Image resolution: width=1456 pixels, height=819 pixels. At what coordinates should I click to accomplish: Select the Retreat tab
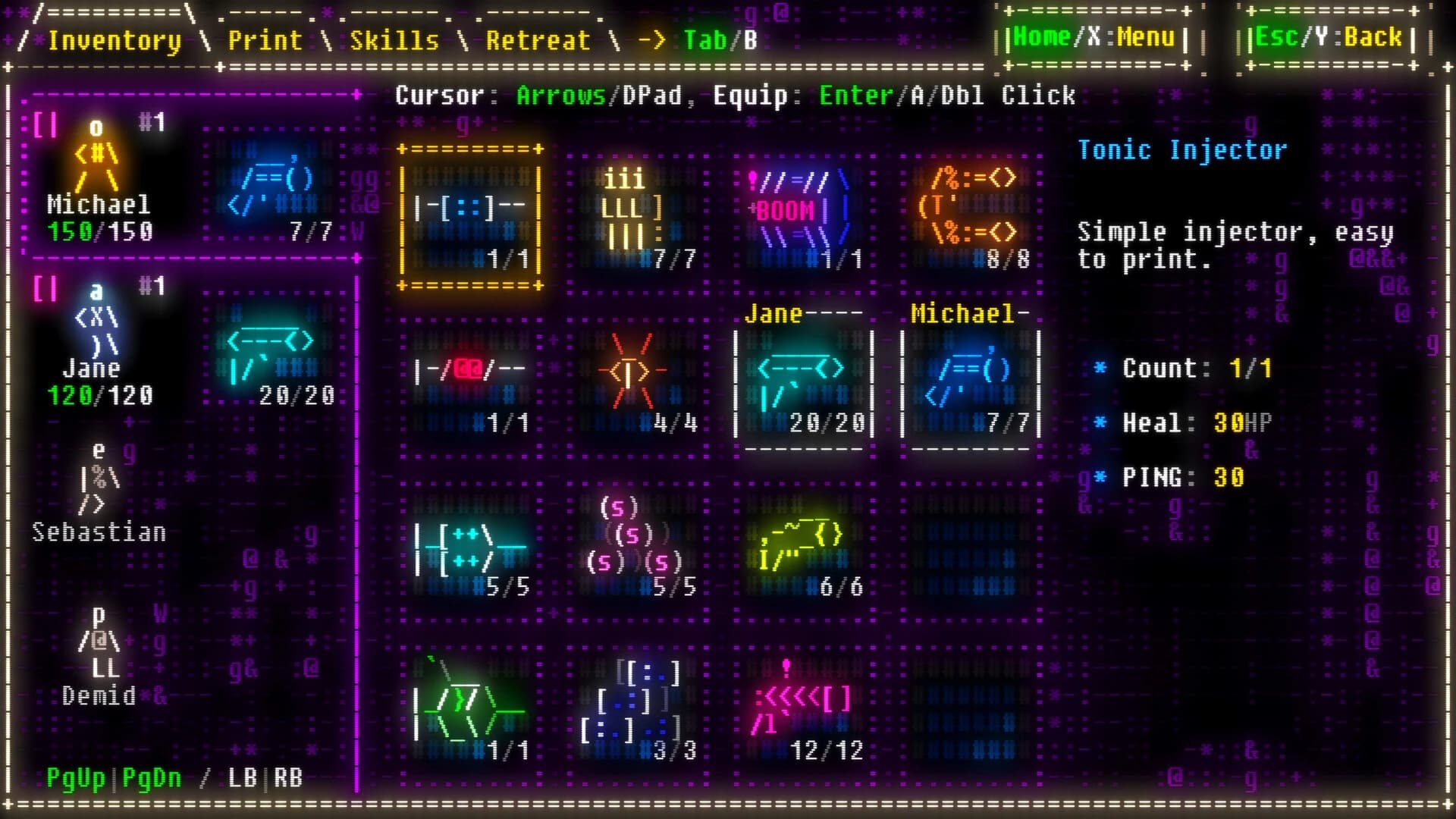click(x=538, y=41)
